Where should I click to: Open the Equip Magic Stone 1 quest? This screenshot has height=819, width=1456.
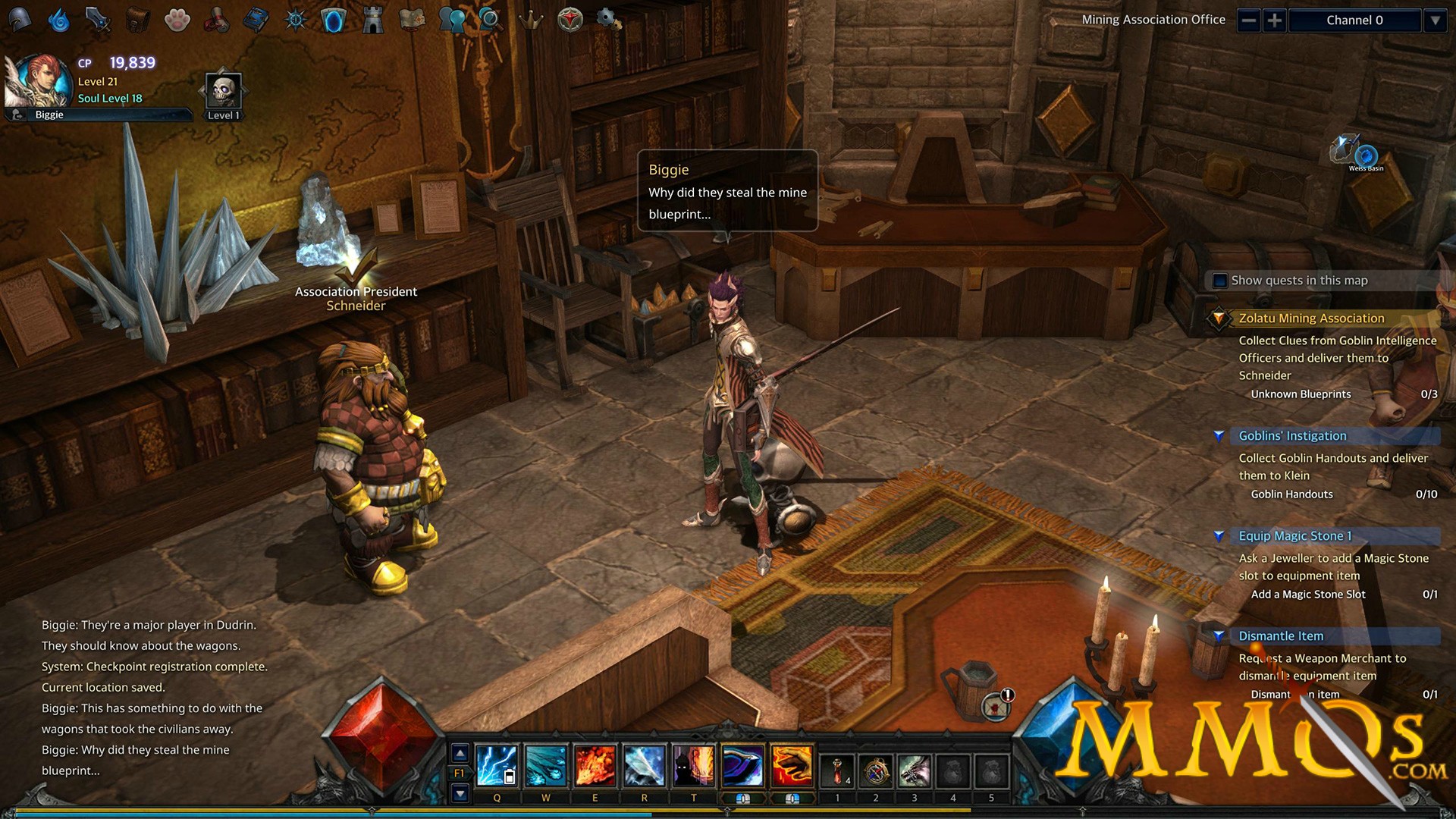click(x=1294, y=536)
